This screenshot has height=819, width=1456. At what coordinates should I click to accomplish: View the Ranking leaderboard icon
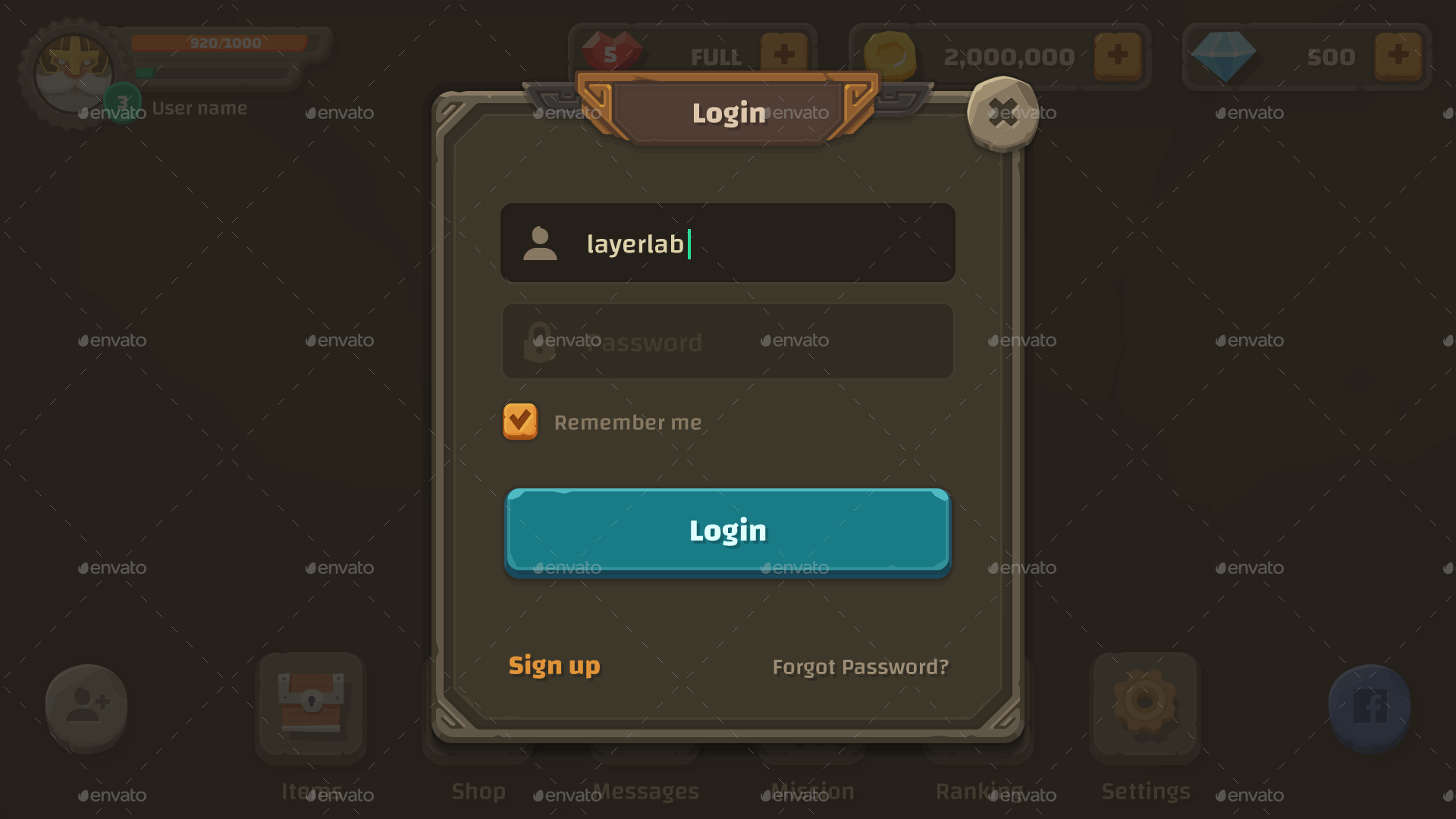pyautogui.click(x=978, y=705)
